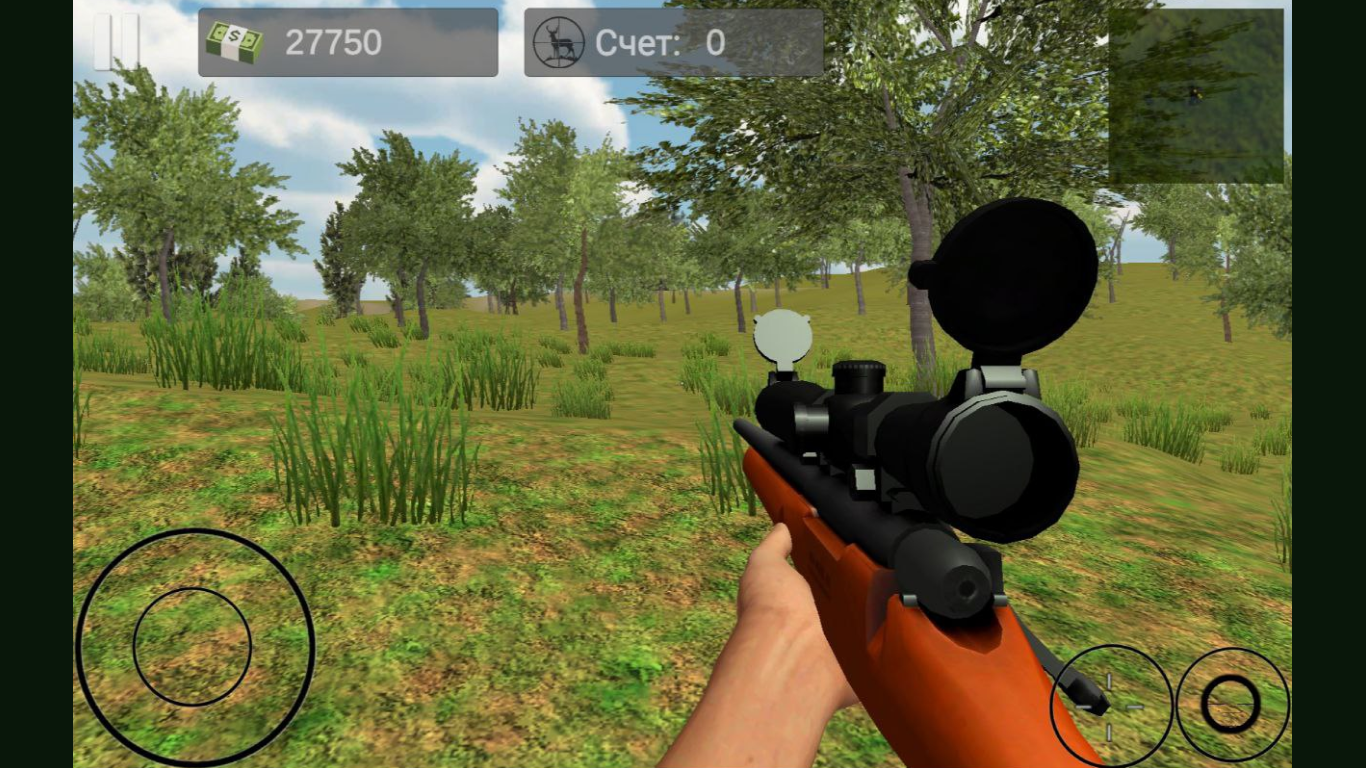Toggle pause using the double-bar control

tap(115, 42)
